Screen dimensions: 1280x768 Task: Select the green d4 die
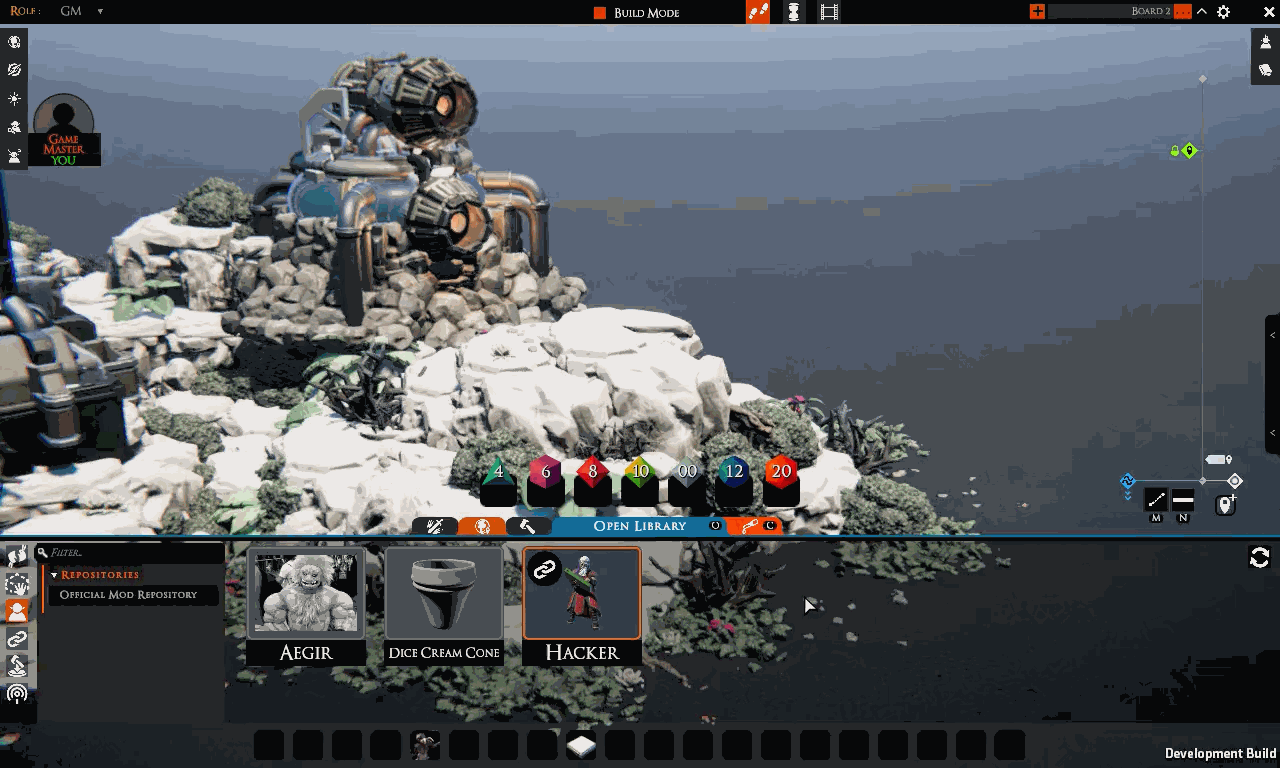[x=498, y=473]
